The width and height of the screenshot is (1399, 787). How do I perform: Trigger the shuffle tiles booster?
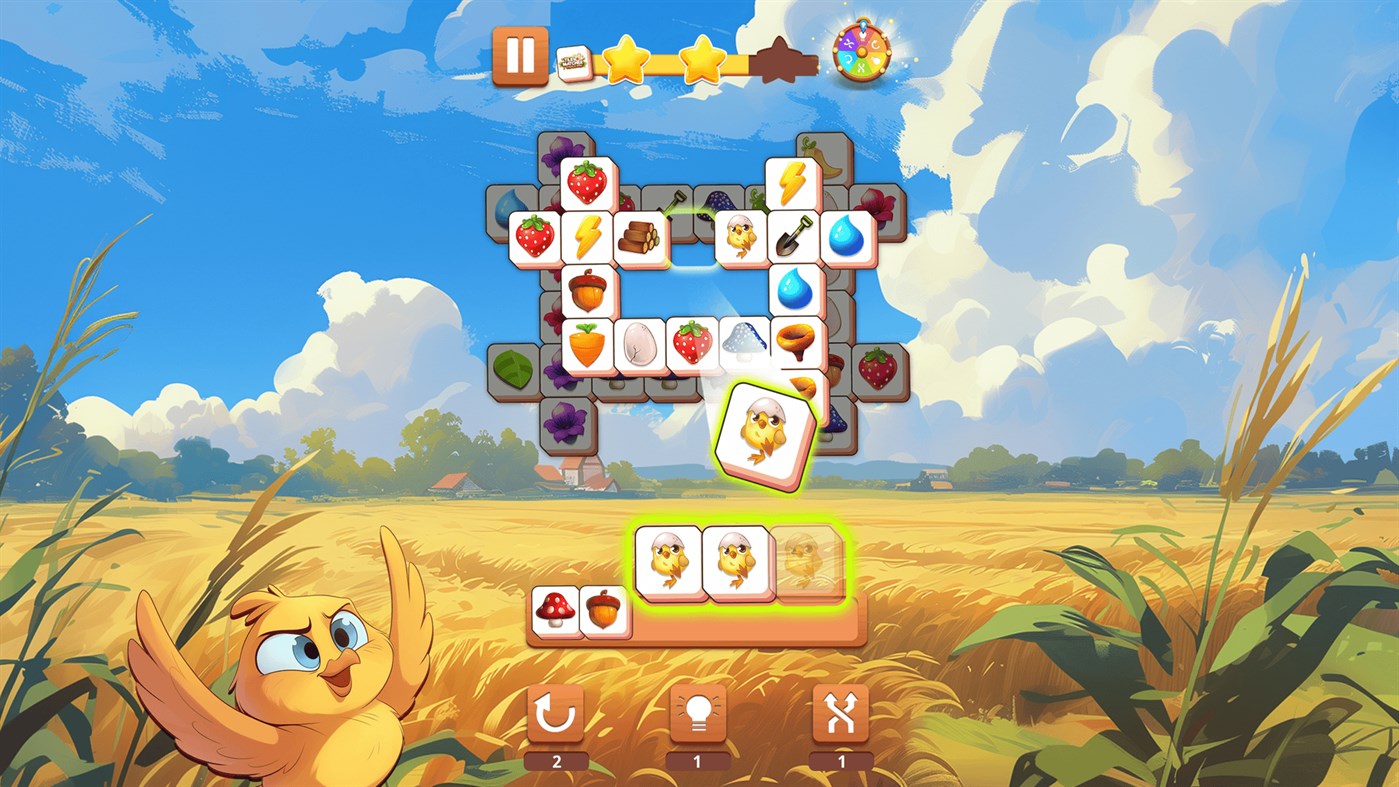coord(840,715)
